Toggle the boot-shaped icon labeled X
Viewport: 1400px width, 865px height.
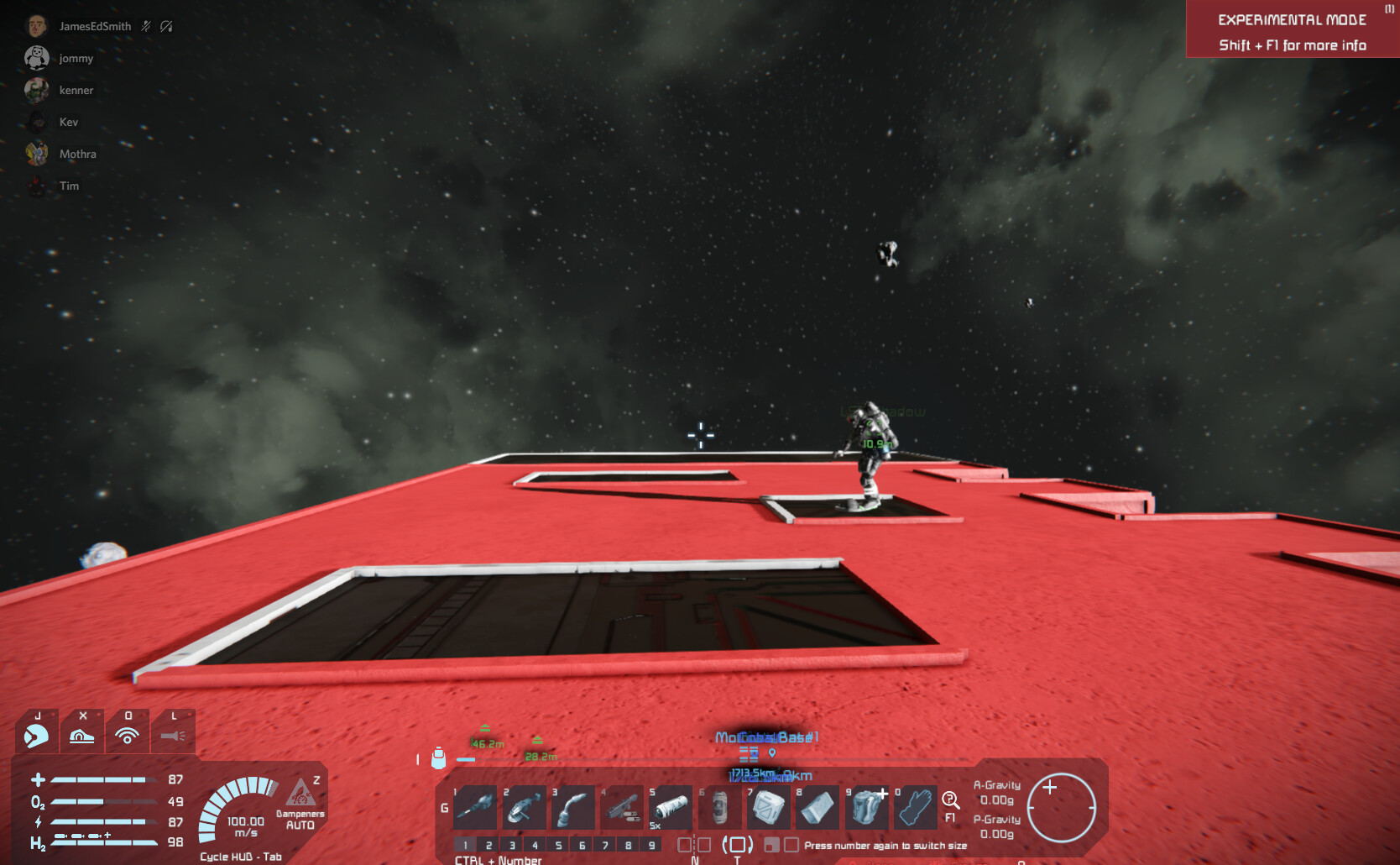point(82,735)
